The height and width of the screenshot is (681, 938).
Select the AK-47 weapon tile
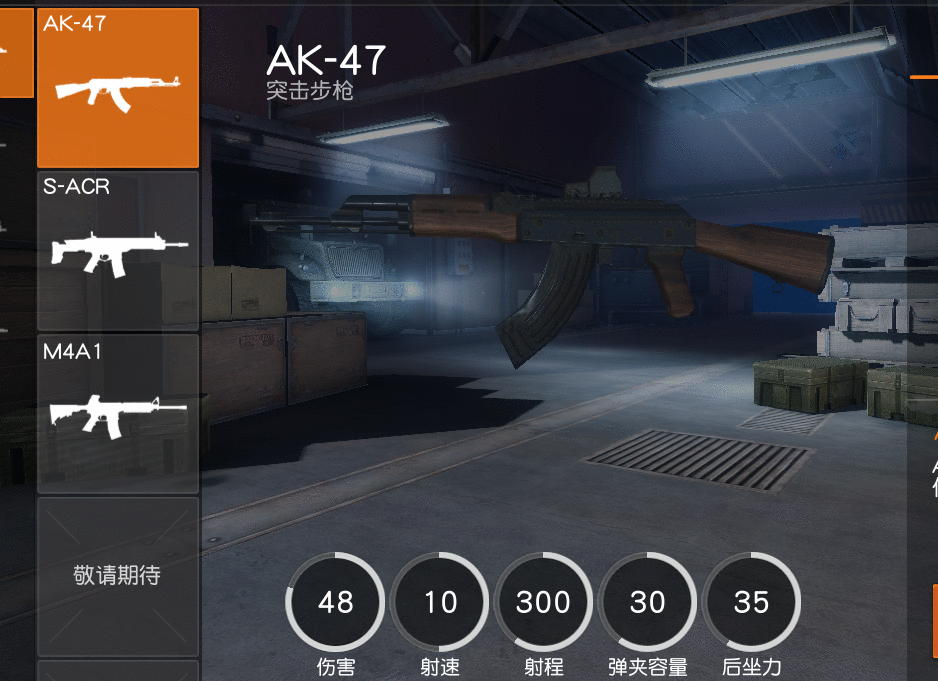click(118, 88)
